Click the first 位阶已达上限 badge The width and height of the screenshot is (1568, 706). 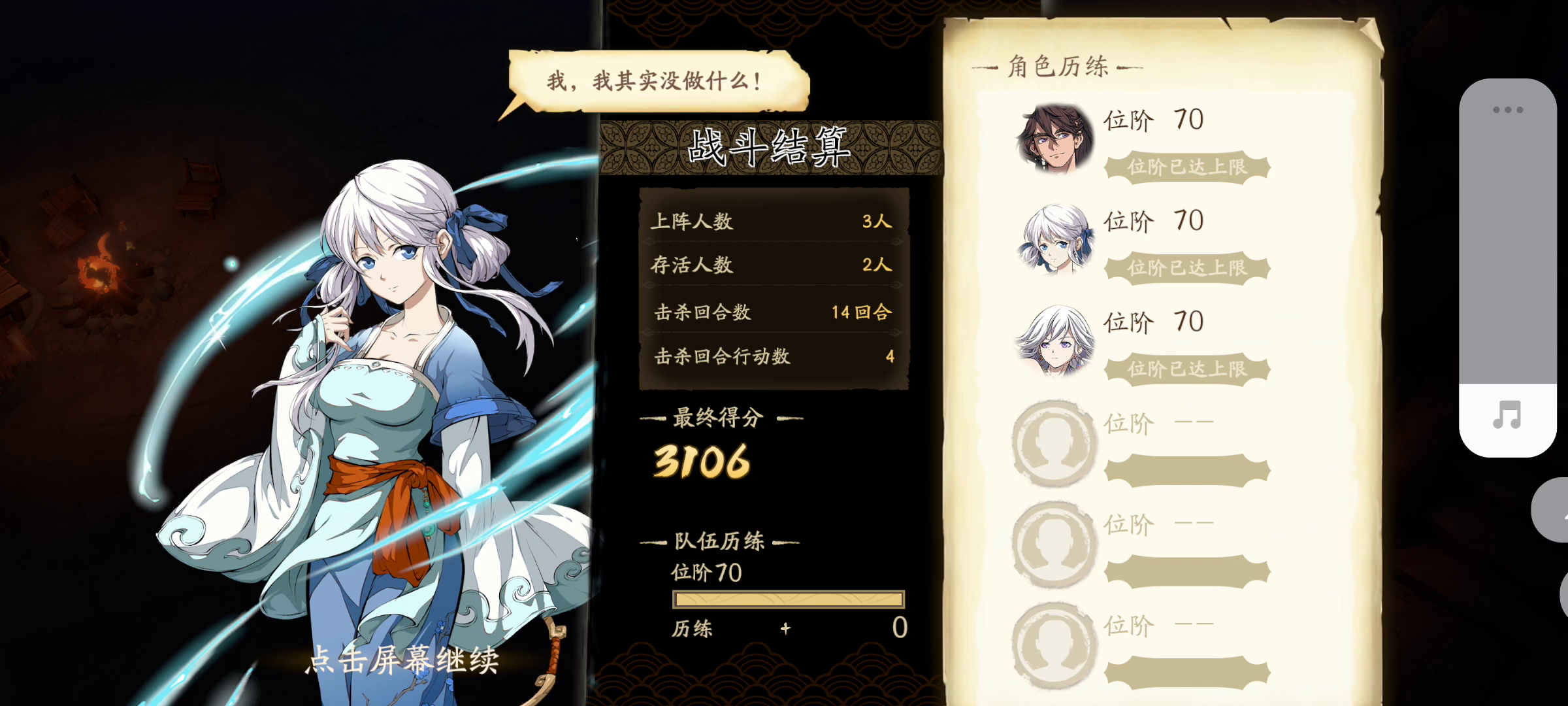tap(1186, 168)
